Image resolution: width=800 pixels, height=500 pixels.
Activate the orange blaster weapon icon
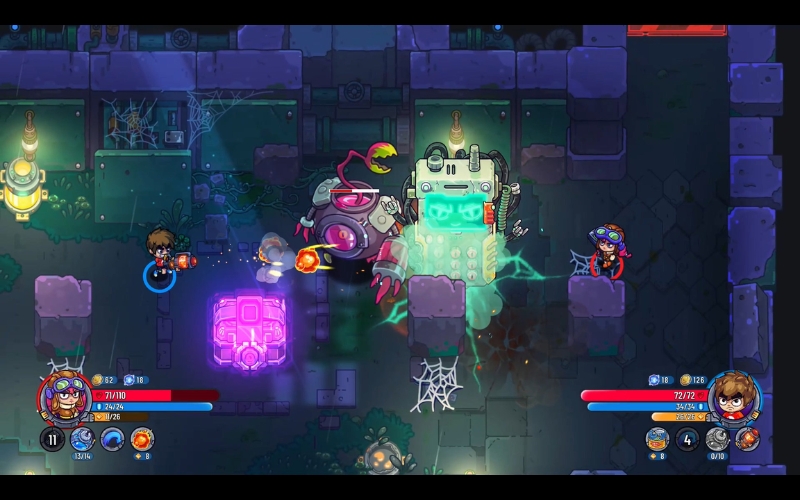747,438
